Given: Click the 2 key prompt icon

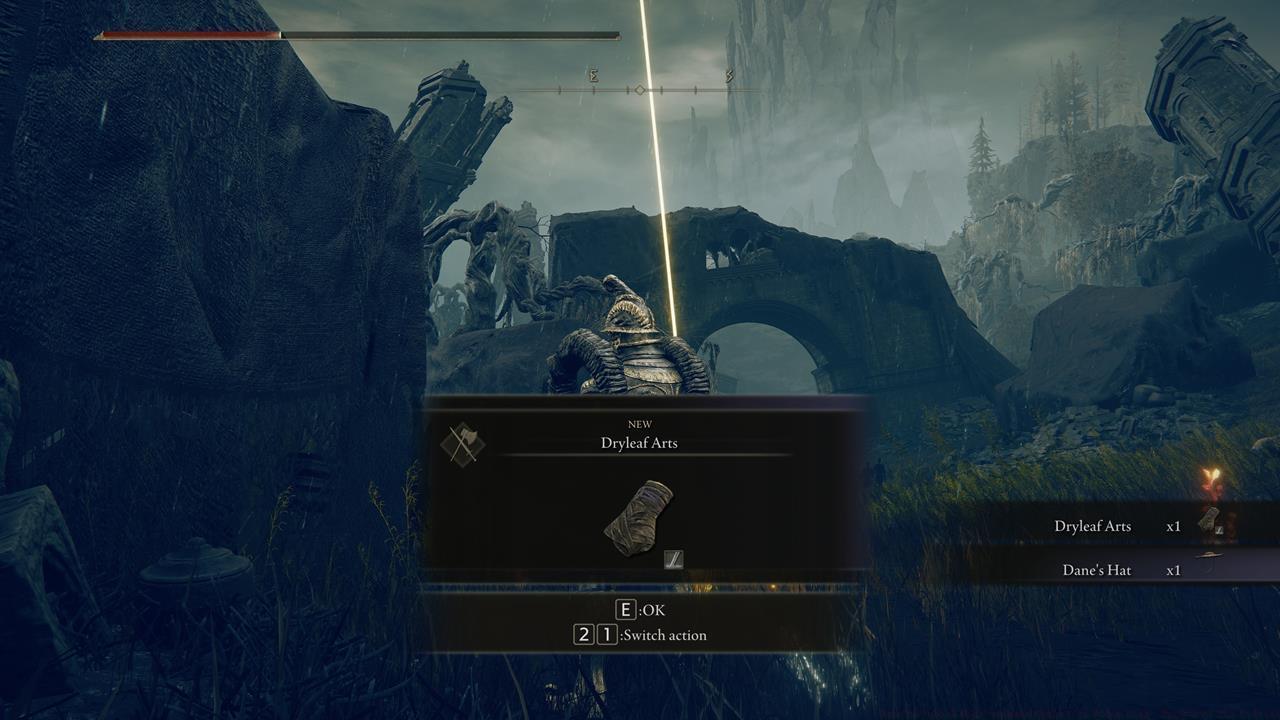Looking at the screenshot, I should (583, 634).
